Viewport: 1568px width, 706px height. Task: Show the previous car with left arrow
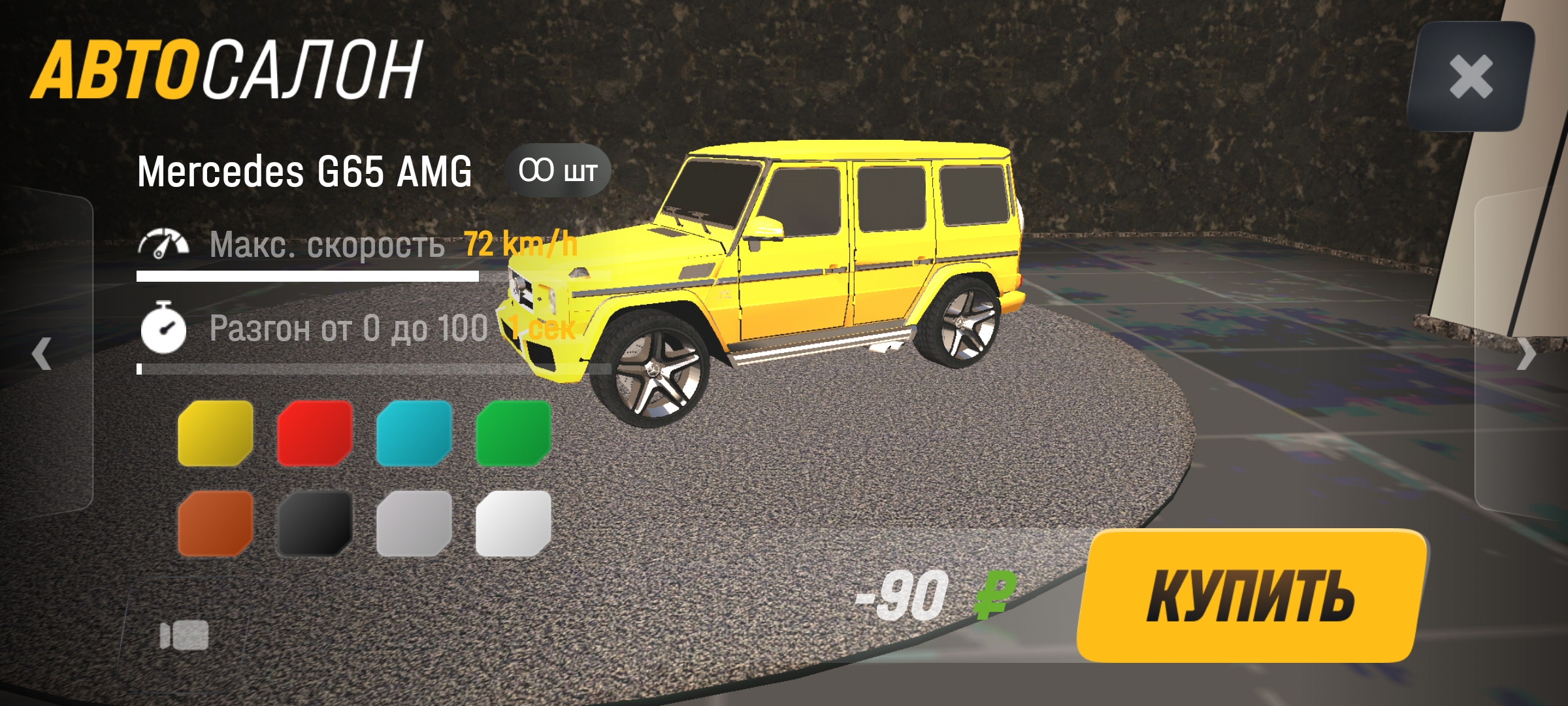pos(42,354)
